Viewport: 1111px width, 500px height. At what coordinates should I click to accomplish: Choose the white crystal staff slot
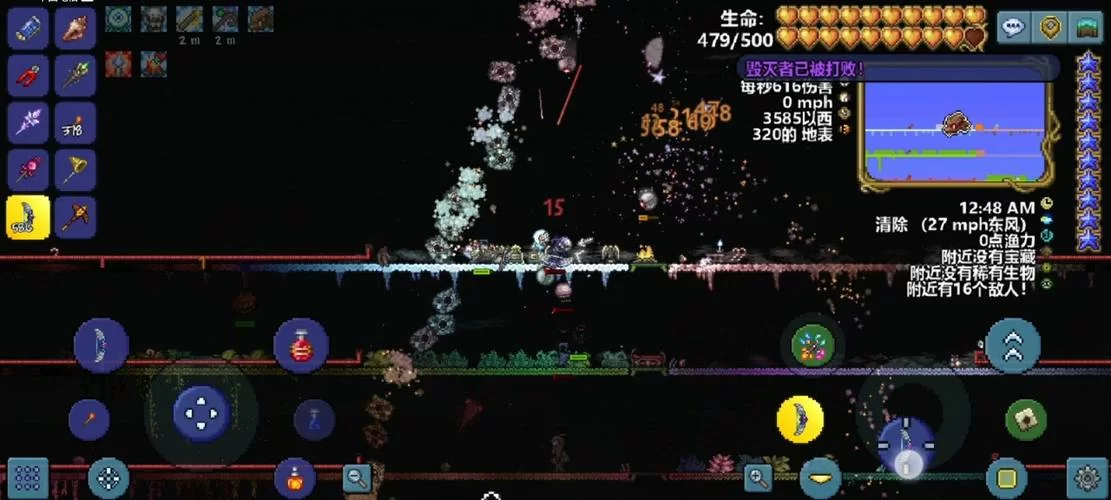(28, 122)
